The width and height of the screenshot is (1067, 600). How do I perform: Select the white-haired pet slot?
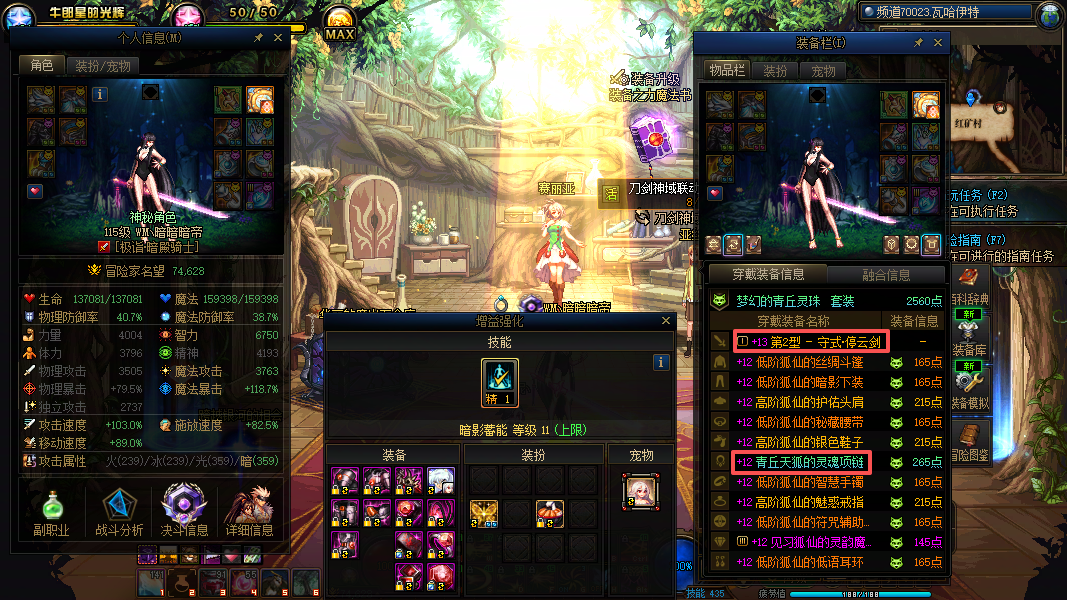pyautogui.click(x=640, y=489)
